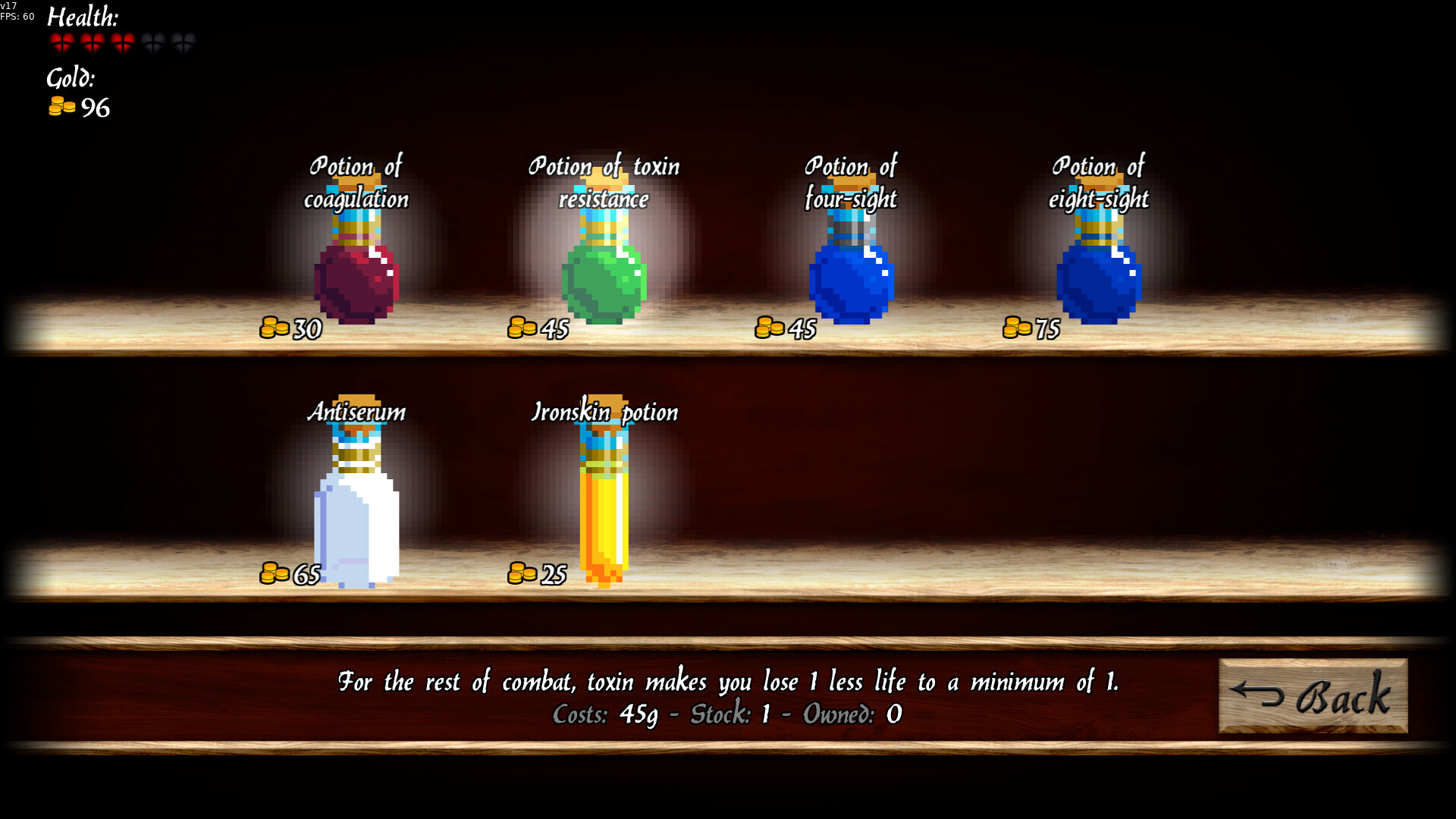The image size is (1456, 819).
Task: Click the coin icon beside the 30 price
Action: click(x=275, y=328)
